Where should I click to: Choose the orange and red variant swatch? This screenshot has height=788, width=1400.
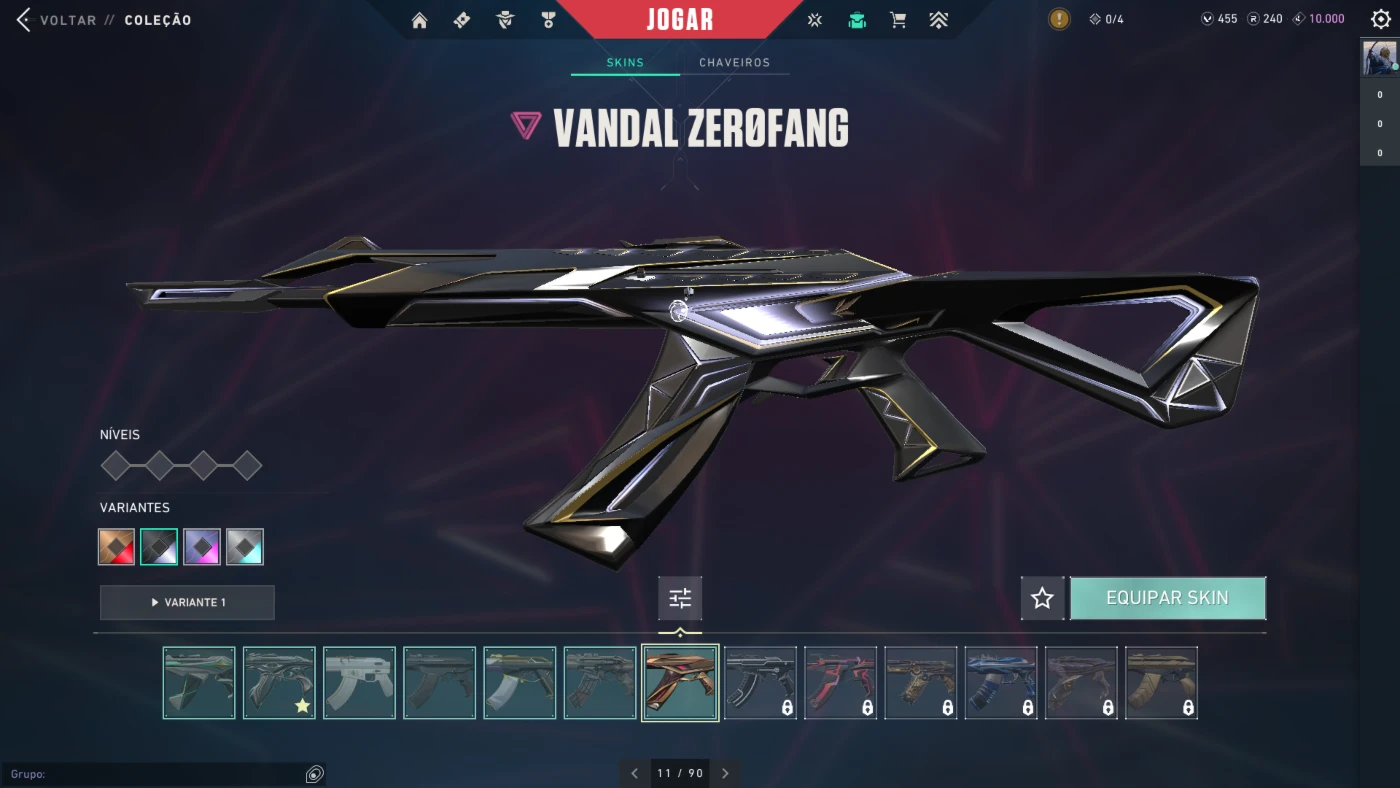(117, 547)
